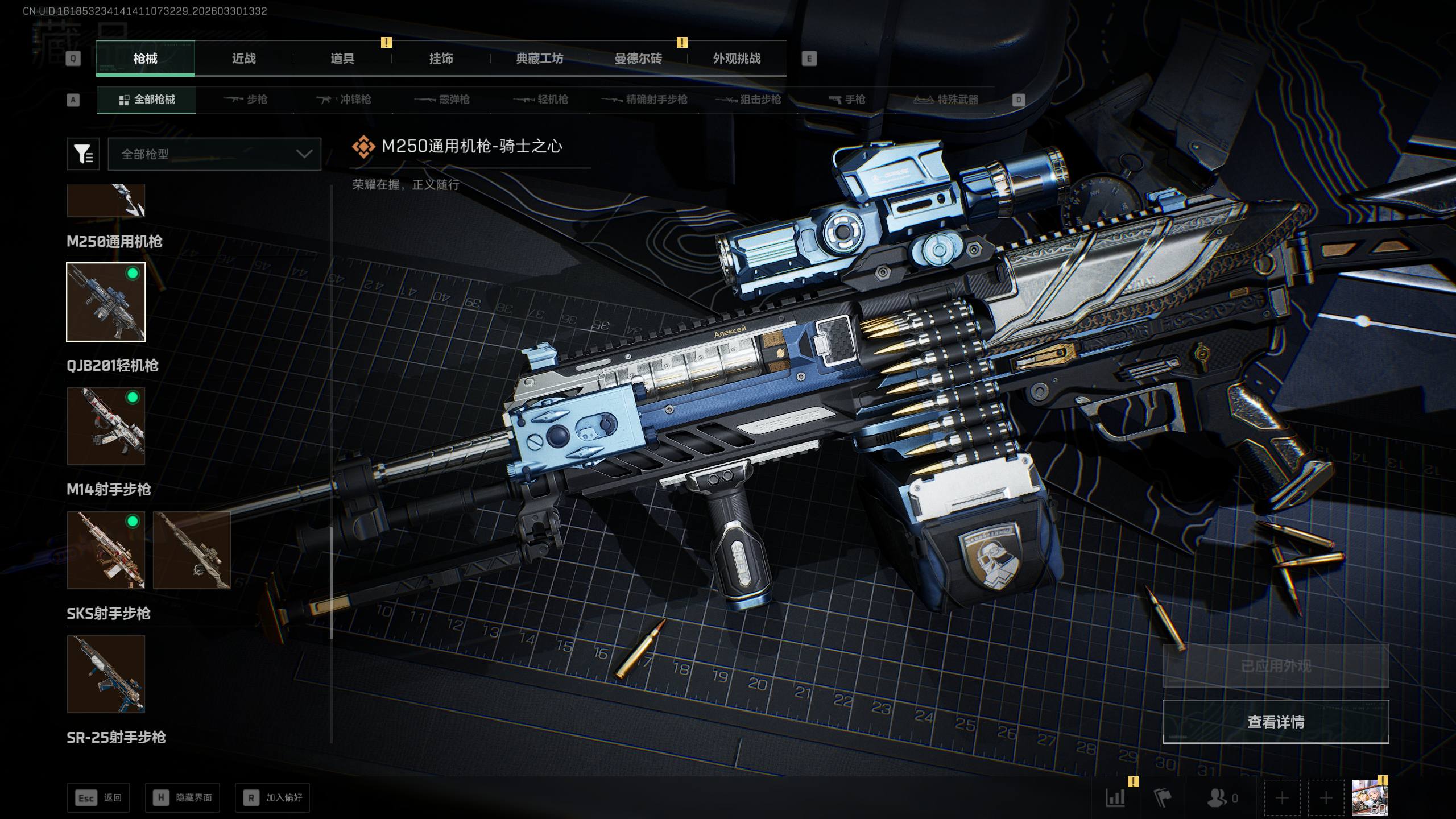Open the bar chart stats icon
1456x819 pixels.
pyautogui.click(x=1115, y=797)
